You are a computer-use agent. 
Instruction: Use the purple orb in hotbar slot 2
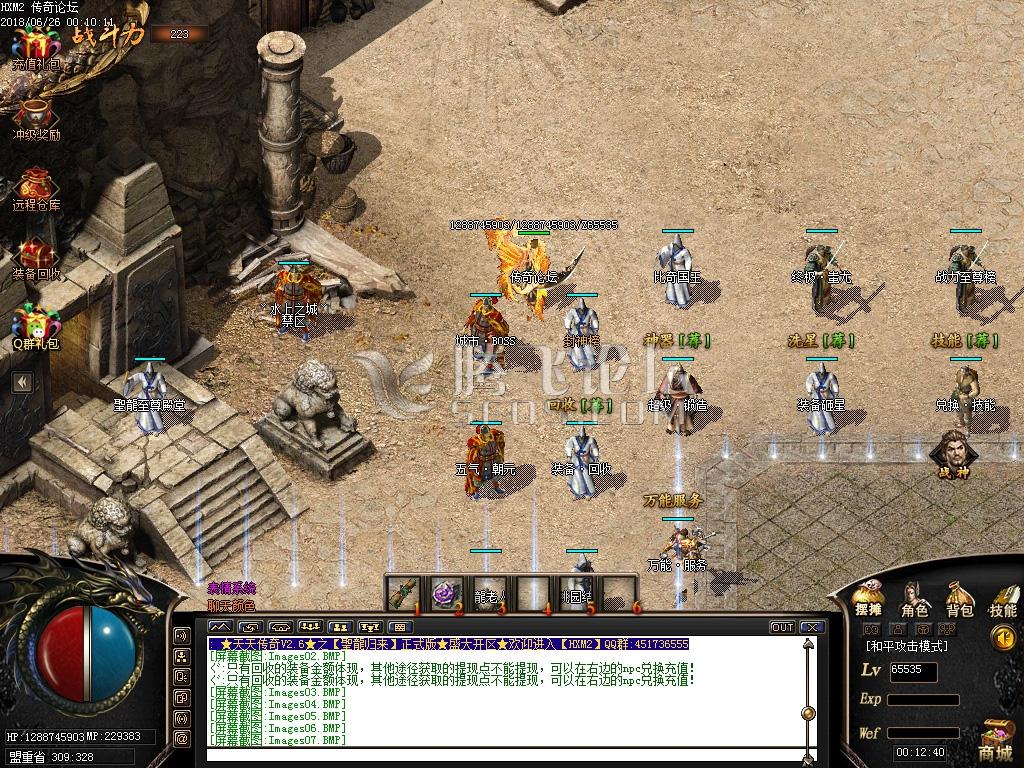point(446,593)
